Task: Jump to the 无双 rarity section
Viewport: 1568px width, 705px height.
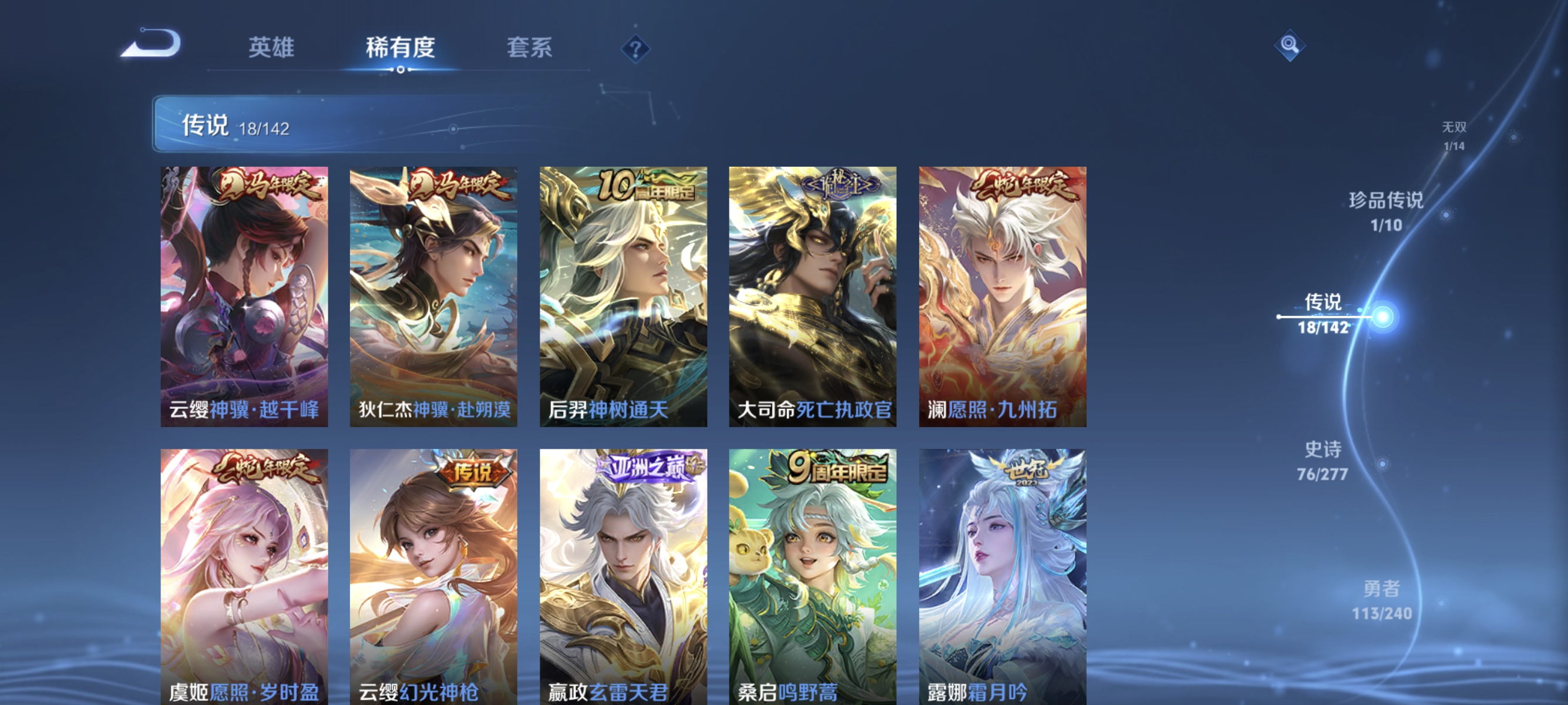Action: [1453, 135]
